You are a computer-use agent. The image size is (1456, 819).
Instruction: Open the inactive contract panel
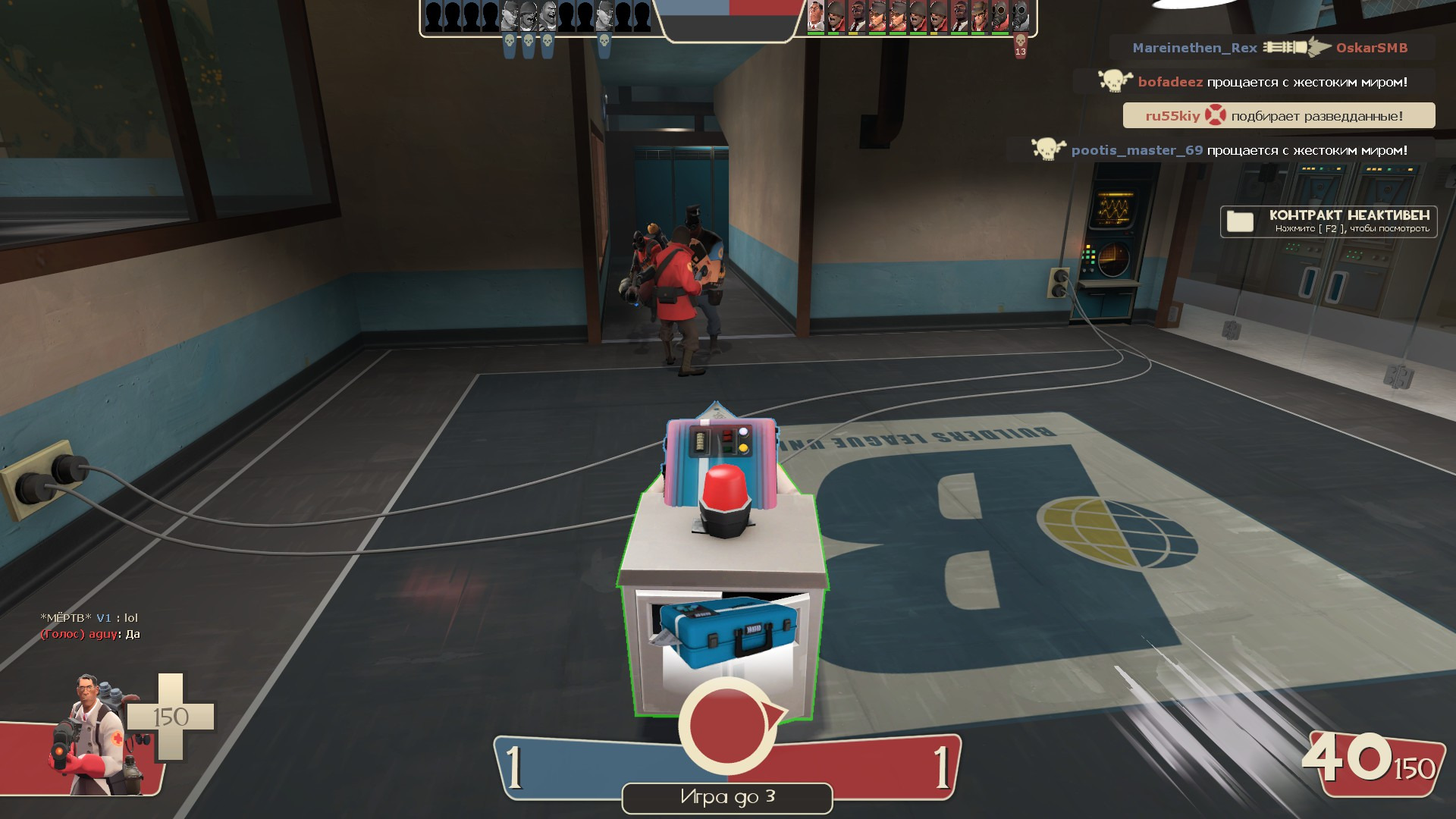[1328, 221]
